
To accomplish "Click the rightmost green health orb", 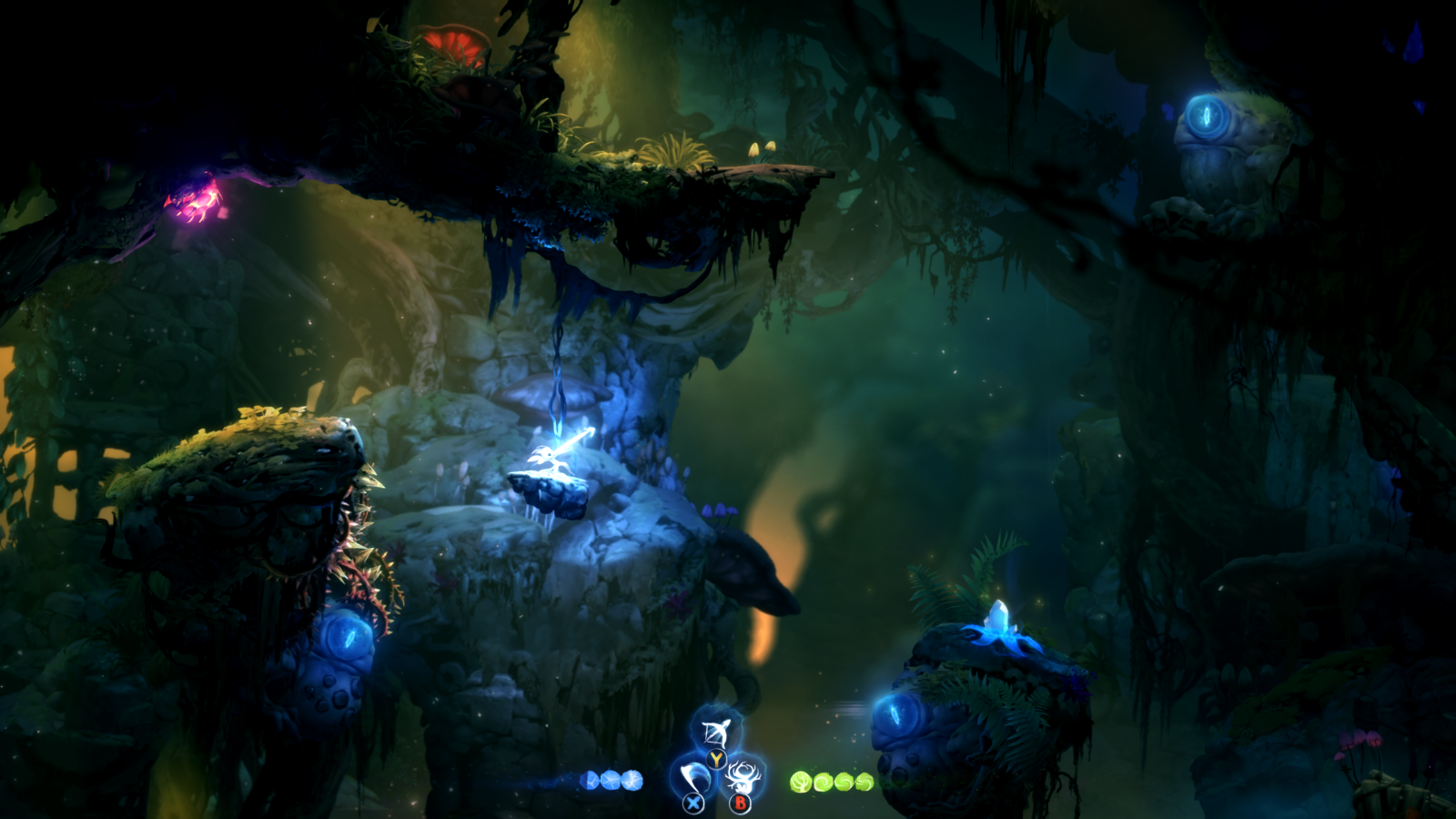I will point(865,780).
